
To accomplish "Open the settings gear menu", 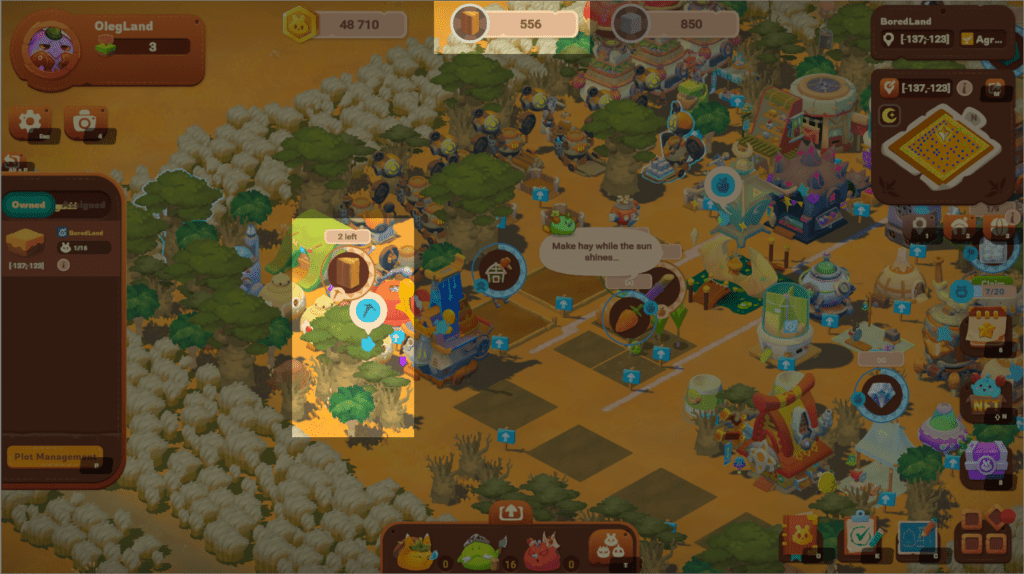I will tap(30, 122).
